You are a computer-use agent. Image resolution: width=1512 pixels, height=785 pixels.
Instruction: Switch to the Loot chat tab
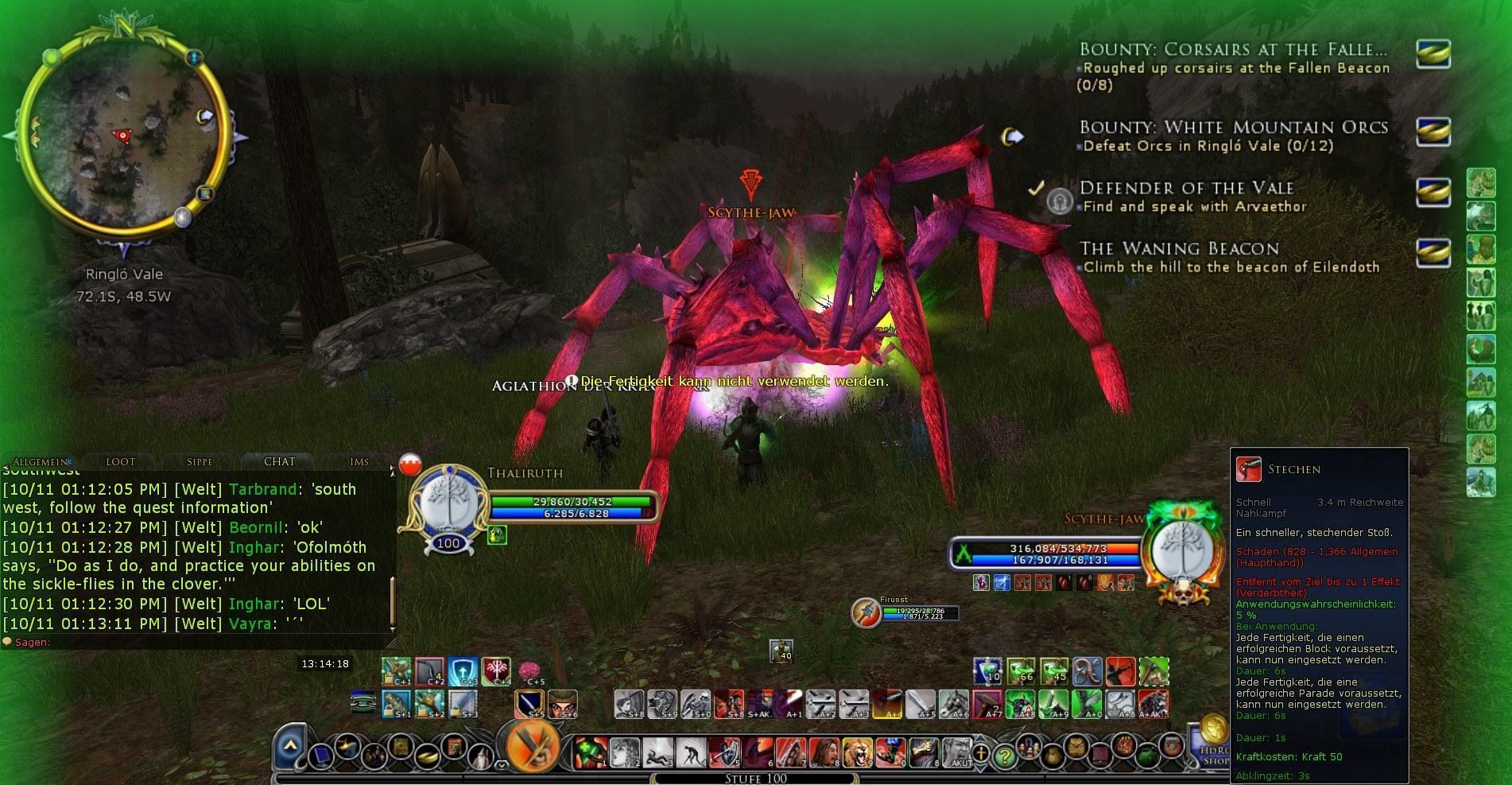(x=120, y=461)
